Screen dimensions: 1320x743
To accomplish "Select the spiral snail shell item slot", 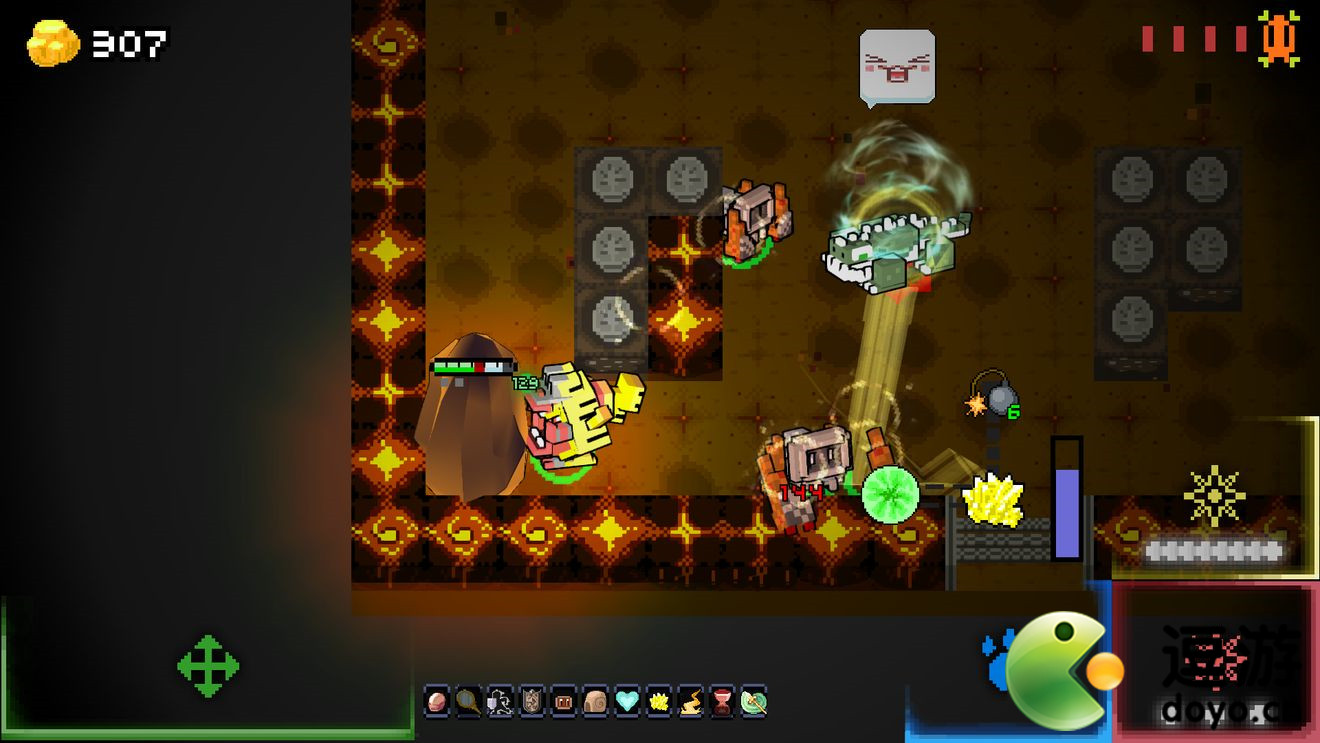I will click(595, 702).
